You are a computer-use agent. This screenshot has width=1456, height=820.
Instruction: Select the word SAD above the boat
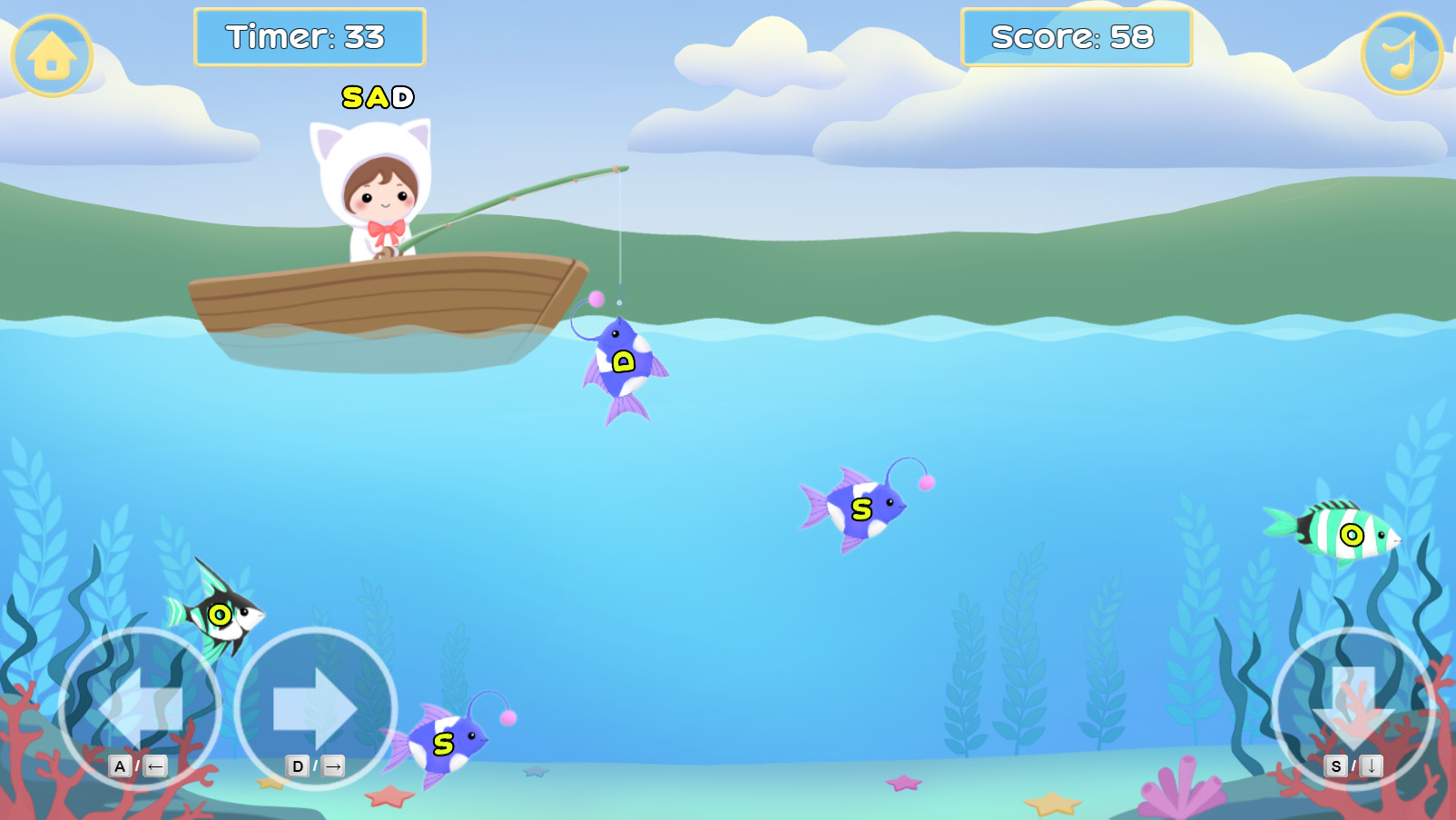tap(378, 96)
